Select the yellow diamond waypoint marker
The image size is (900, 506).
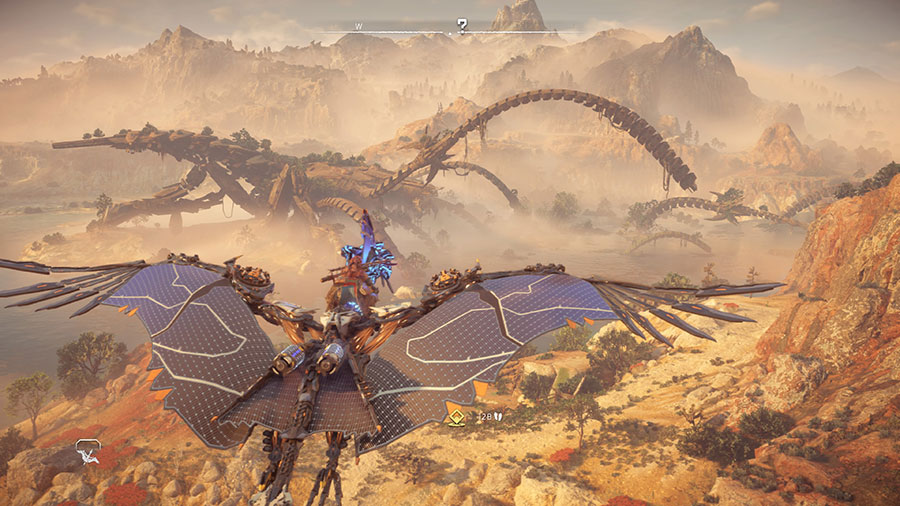[454, 417]
